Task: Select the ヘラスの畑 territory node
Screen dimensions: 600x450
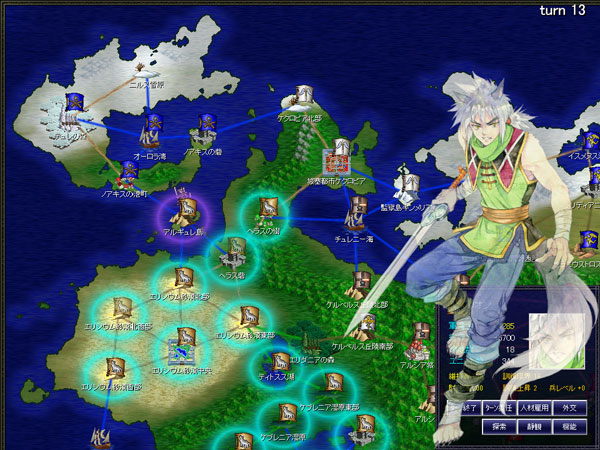Action: point(269,211)
